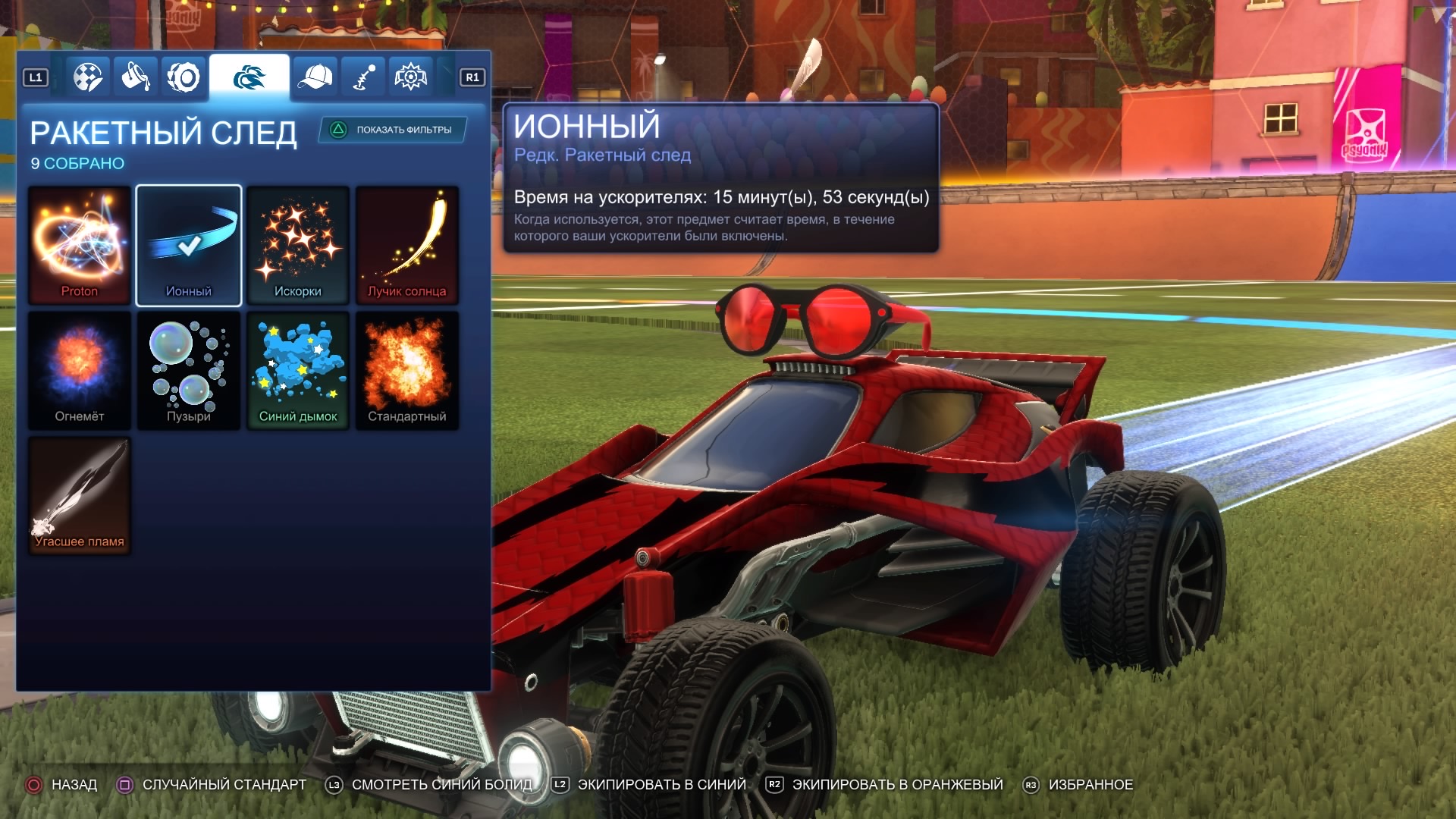Switch to the toppers cap tab
The image size is (1456, 819).
(x=317, y=76)
